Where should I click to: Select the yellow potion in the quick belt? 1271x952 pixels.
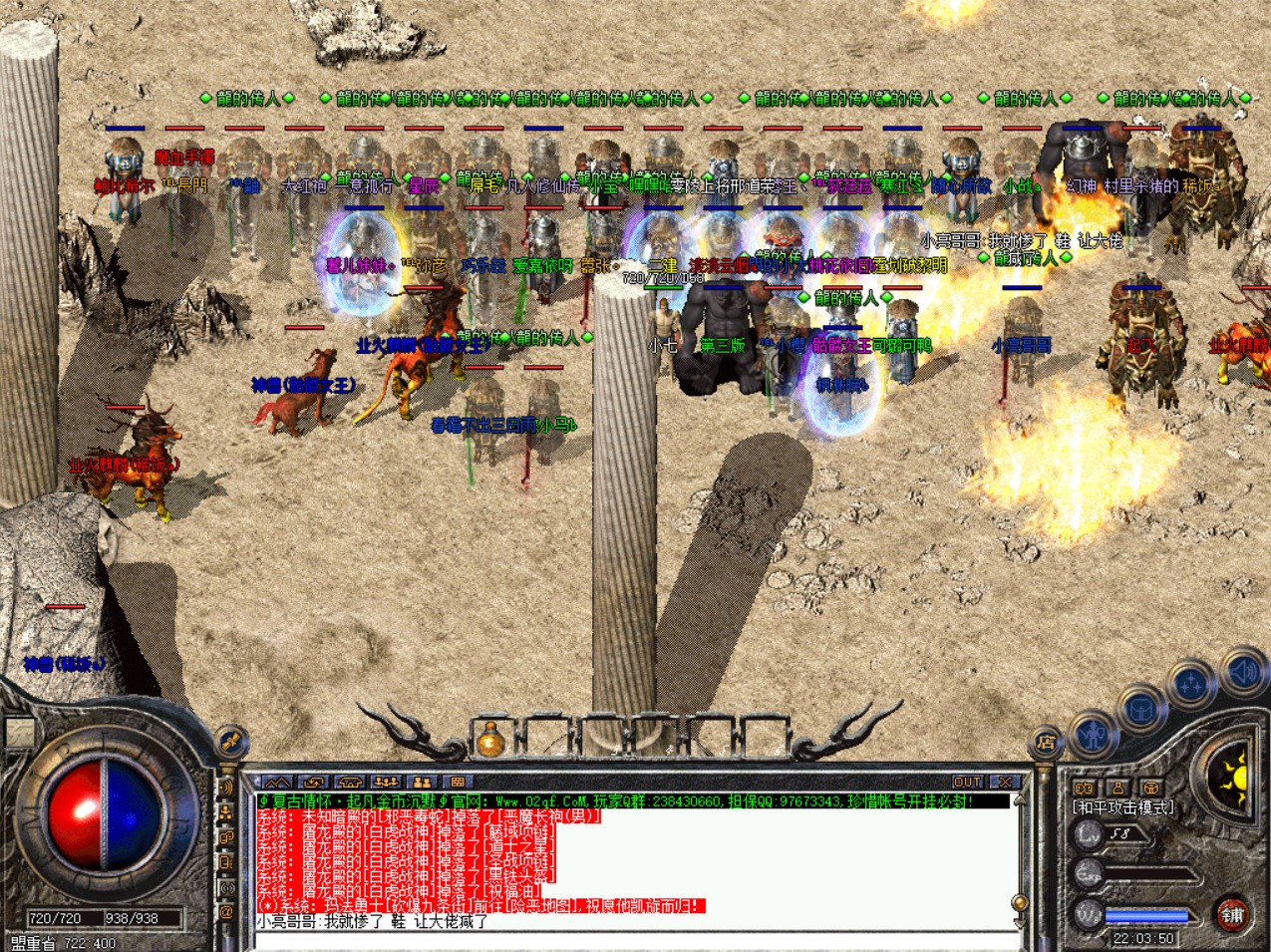(x=489, y=740)
